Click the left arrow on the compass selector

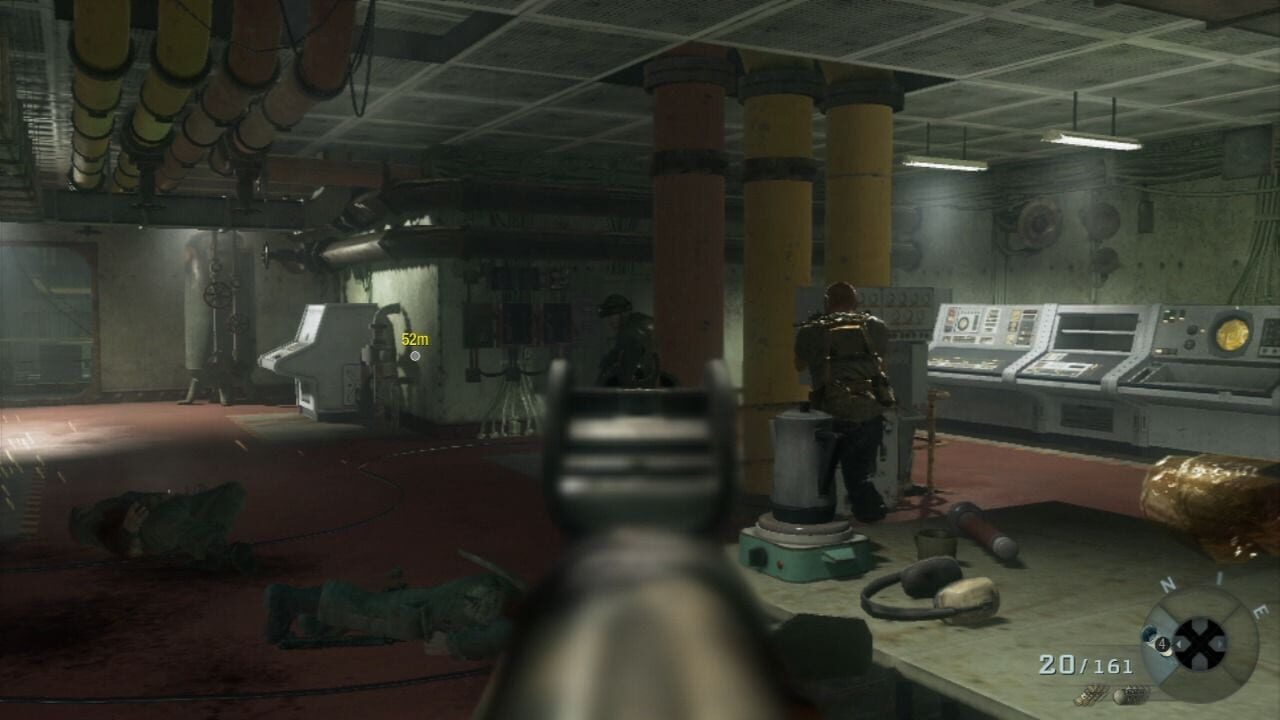tap(1180, 644)
